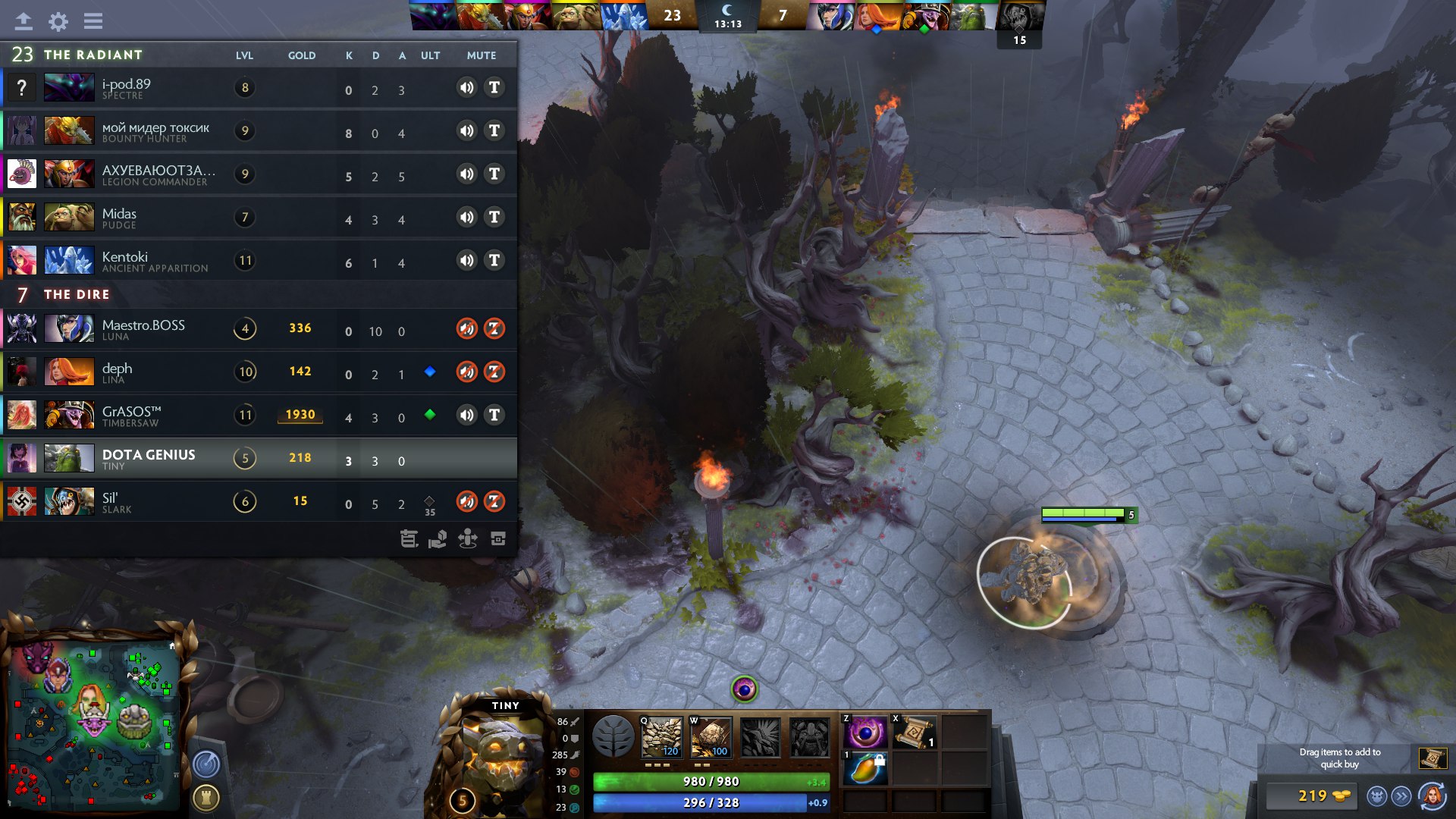Click the courier deliver items button
Image resolution: width=1456 pixels, height=819 pixels.
tap(1401, 796)
